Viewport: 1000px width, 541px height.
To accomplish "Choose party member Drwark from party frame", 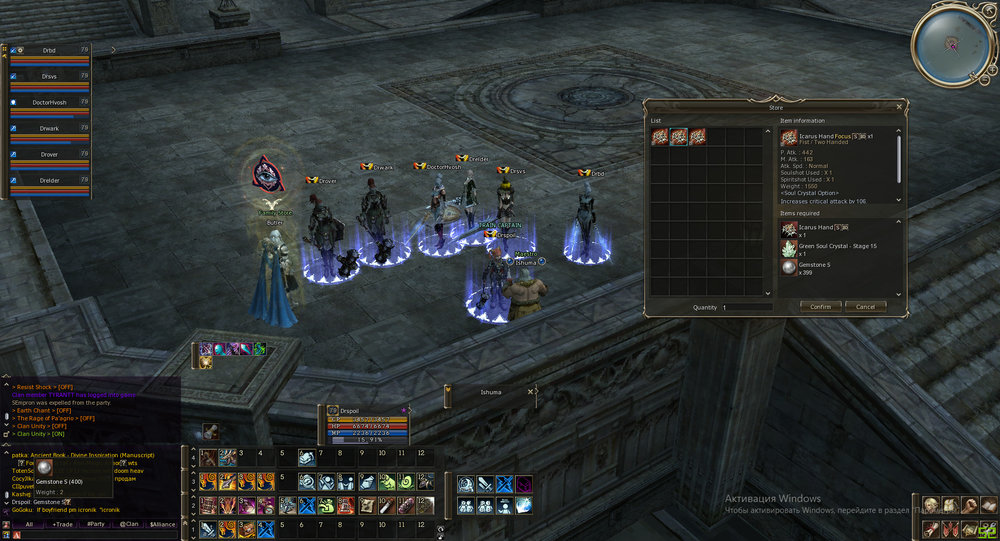I will [48, 128].
